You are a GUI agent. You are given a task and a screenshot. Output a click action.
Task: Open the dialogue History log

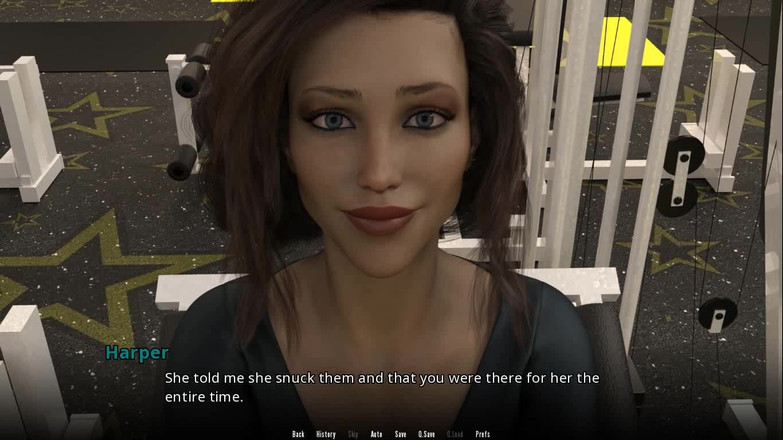pos(326,434)
